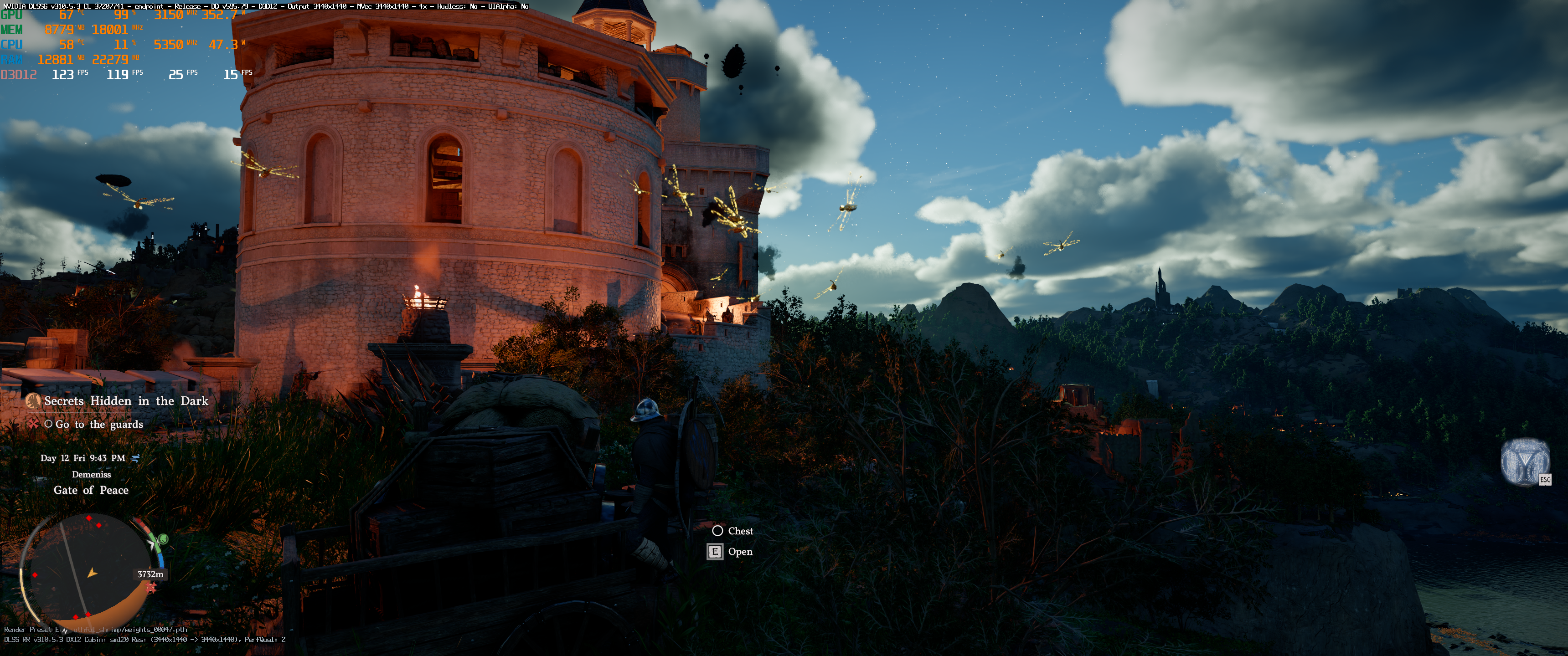This screenshot has height=656, width=1568.
Task: Open the Secrets Hidden in the Dark quest
Action: click(125, 401)
